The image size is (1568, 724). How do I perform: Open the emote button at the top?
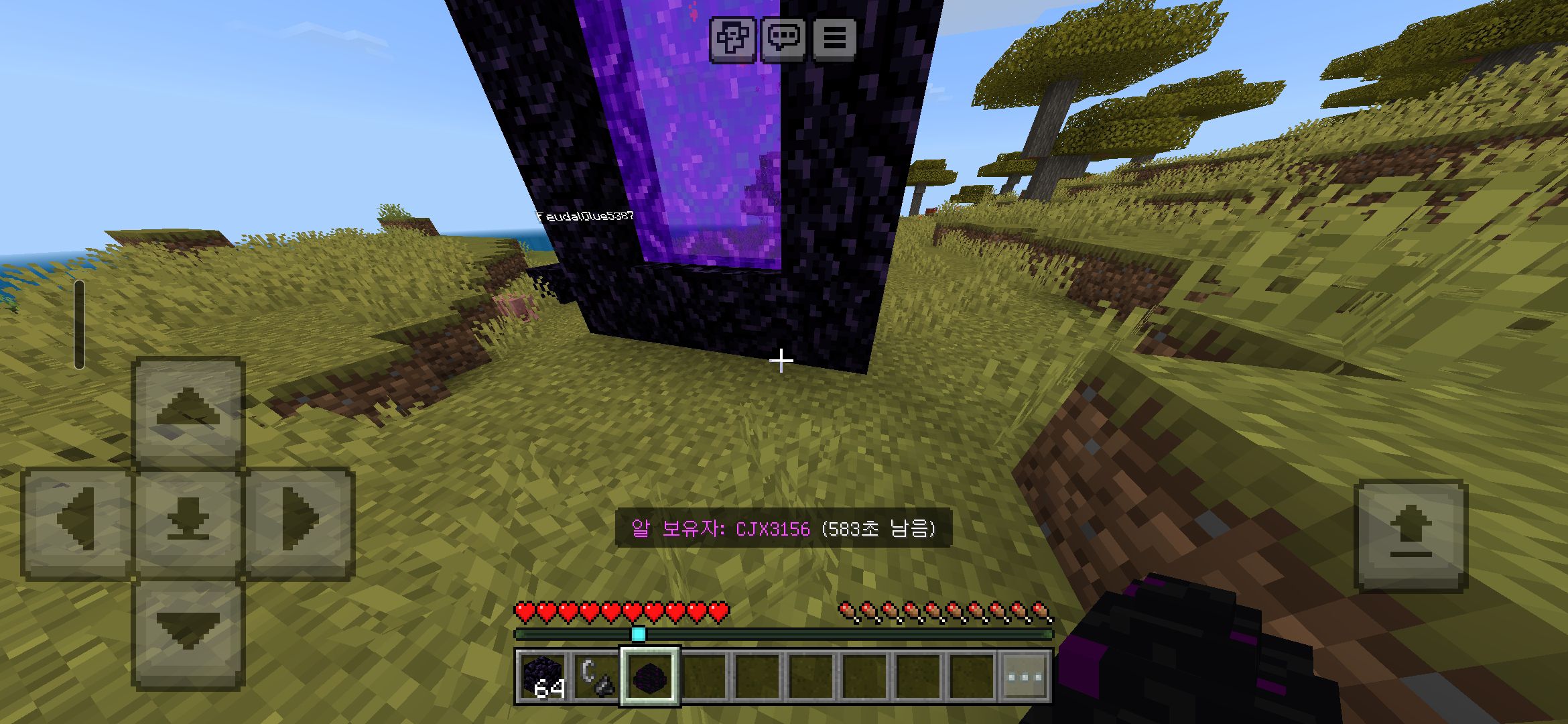(732, 38)
